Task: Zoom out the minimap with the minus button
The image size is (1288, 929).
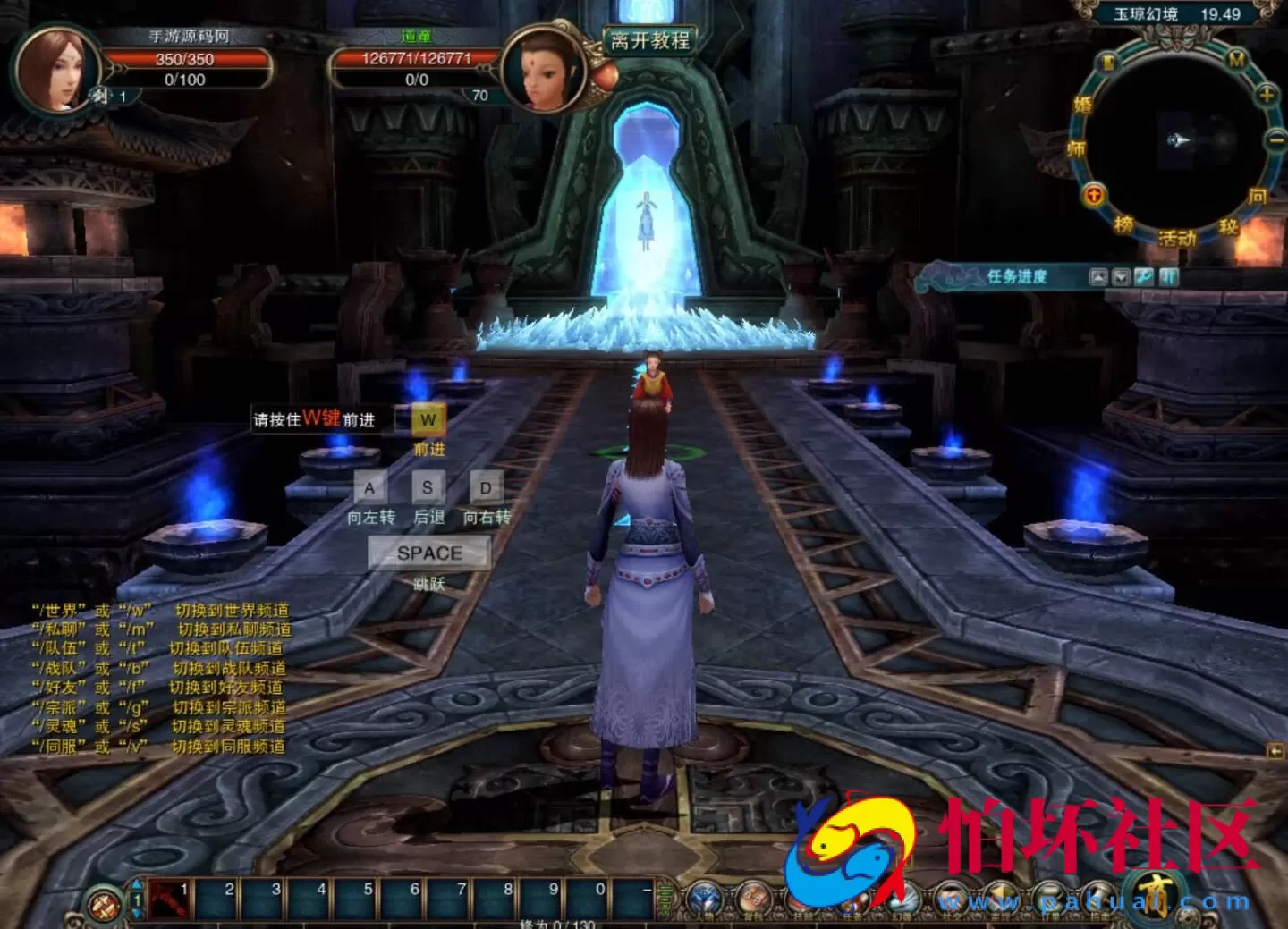Action: (1275, 139)
